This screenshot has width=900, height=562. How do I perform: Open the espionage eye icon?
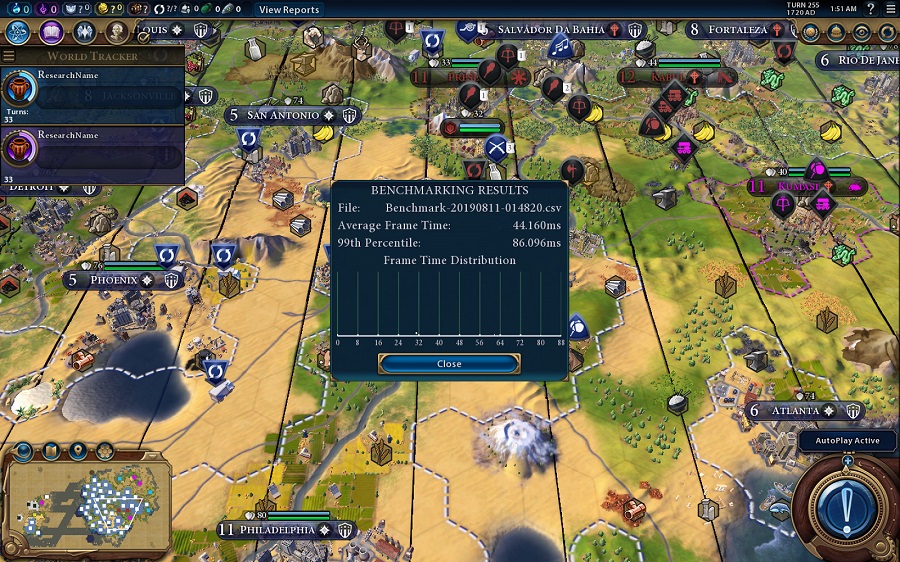(x=861, y=32)
